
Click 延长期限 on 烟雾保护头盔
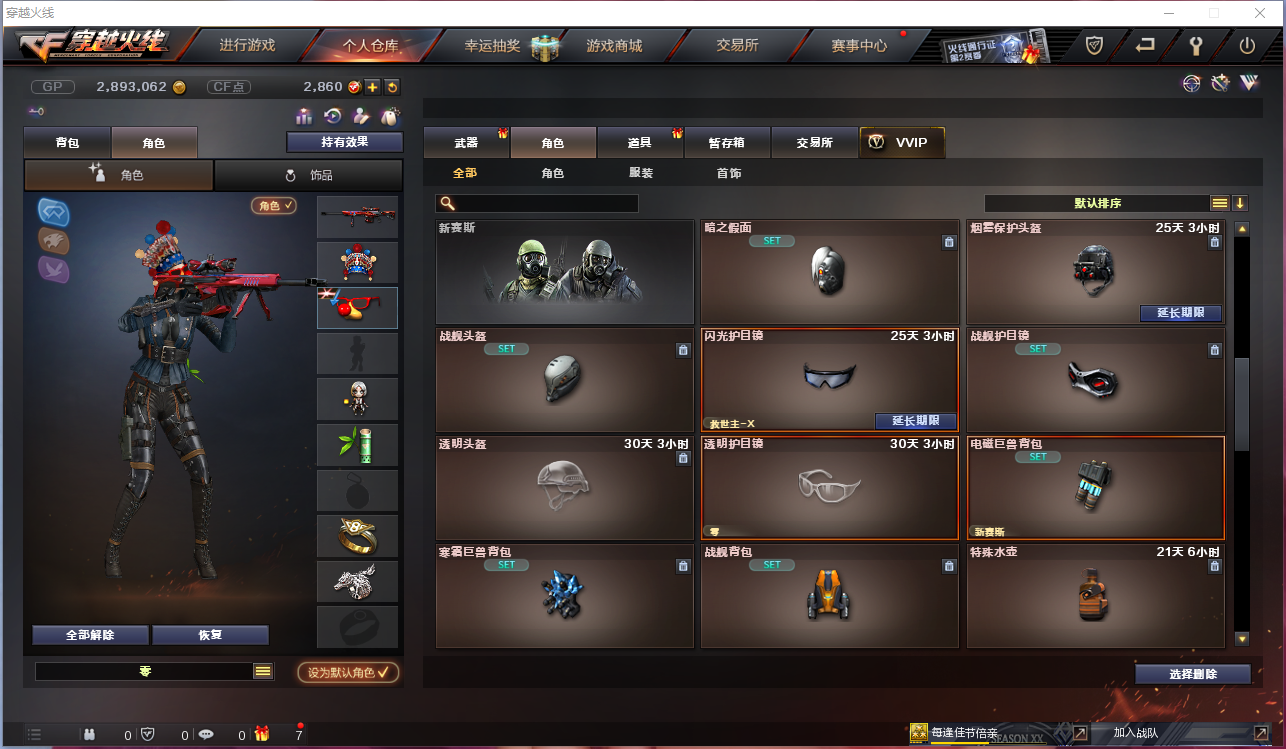[1180, 313]
